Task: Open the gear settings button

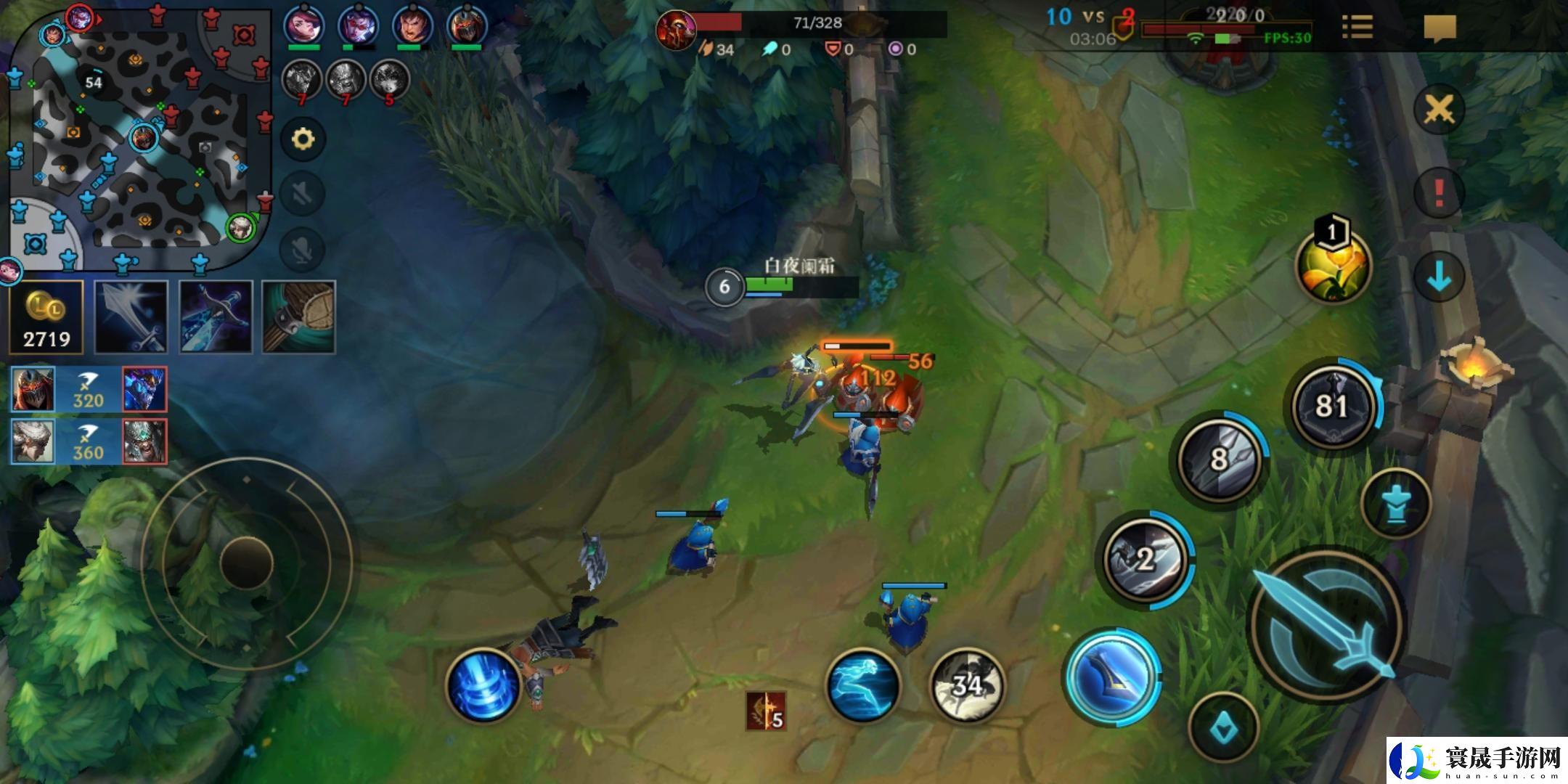Action: click(x=303, y=139)
